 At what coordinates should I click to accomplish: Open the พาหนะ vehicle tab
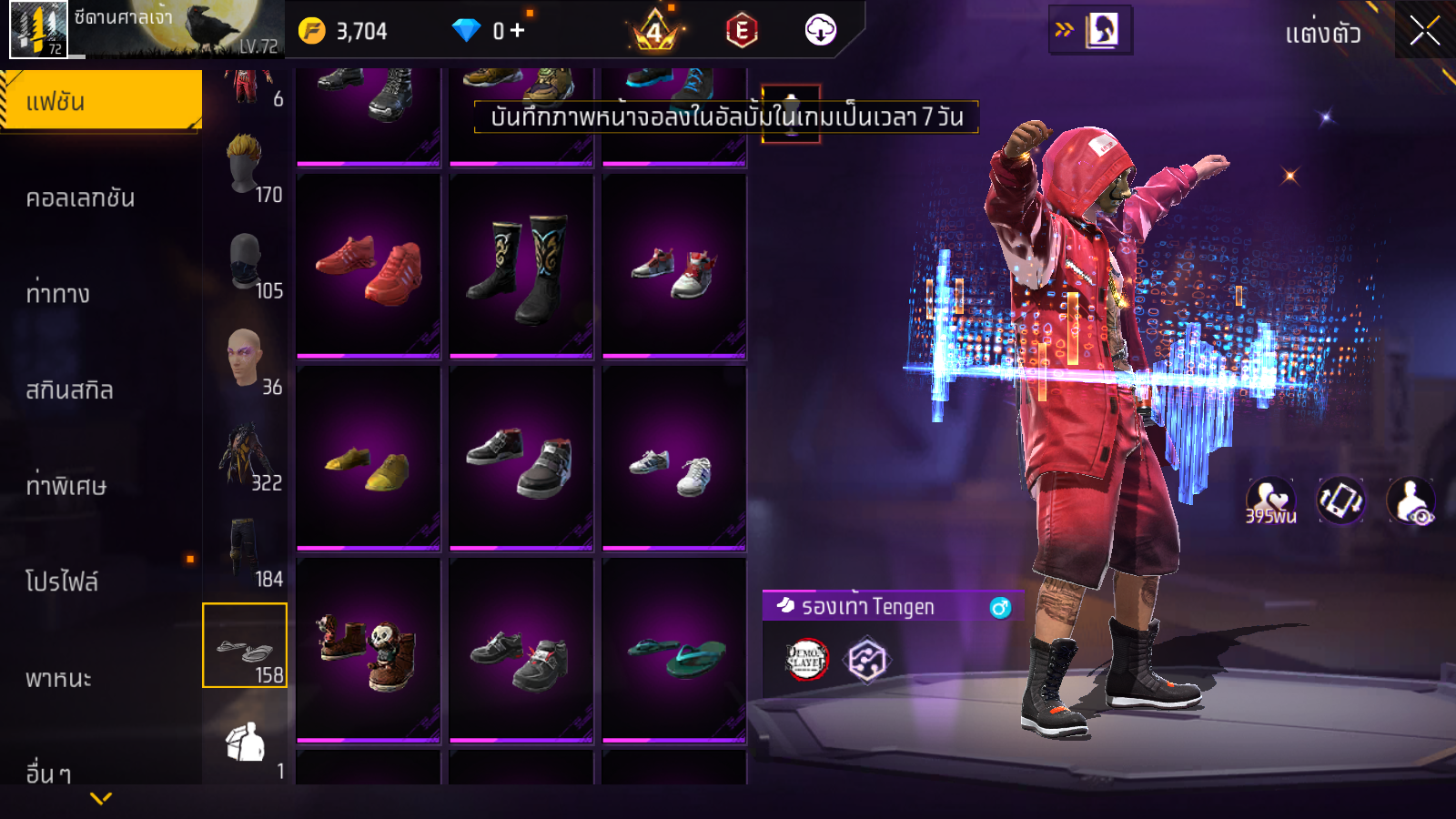pos(58,678)
